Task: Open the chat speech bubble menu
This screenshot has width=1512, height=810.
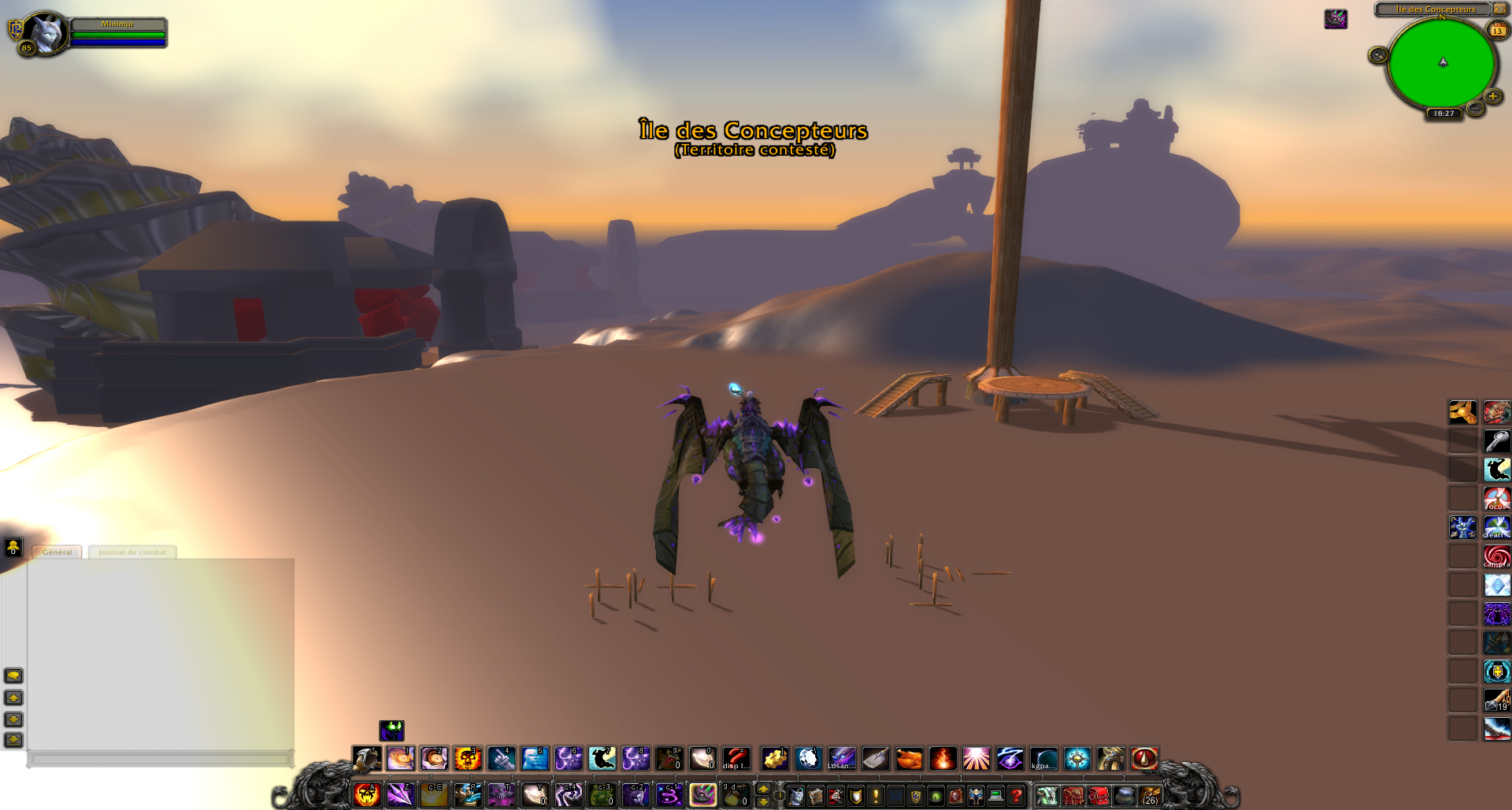Action: (13, 675)
